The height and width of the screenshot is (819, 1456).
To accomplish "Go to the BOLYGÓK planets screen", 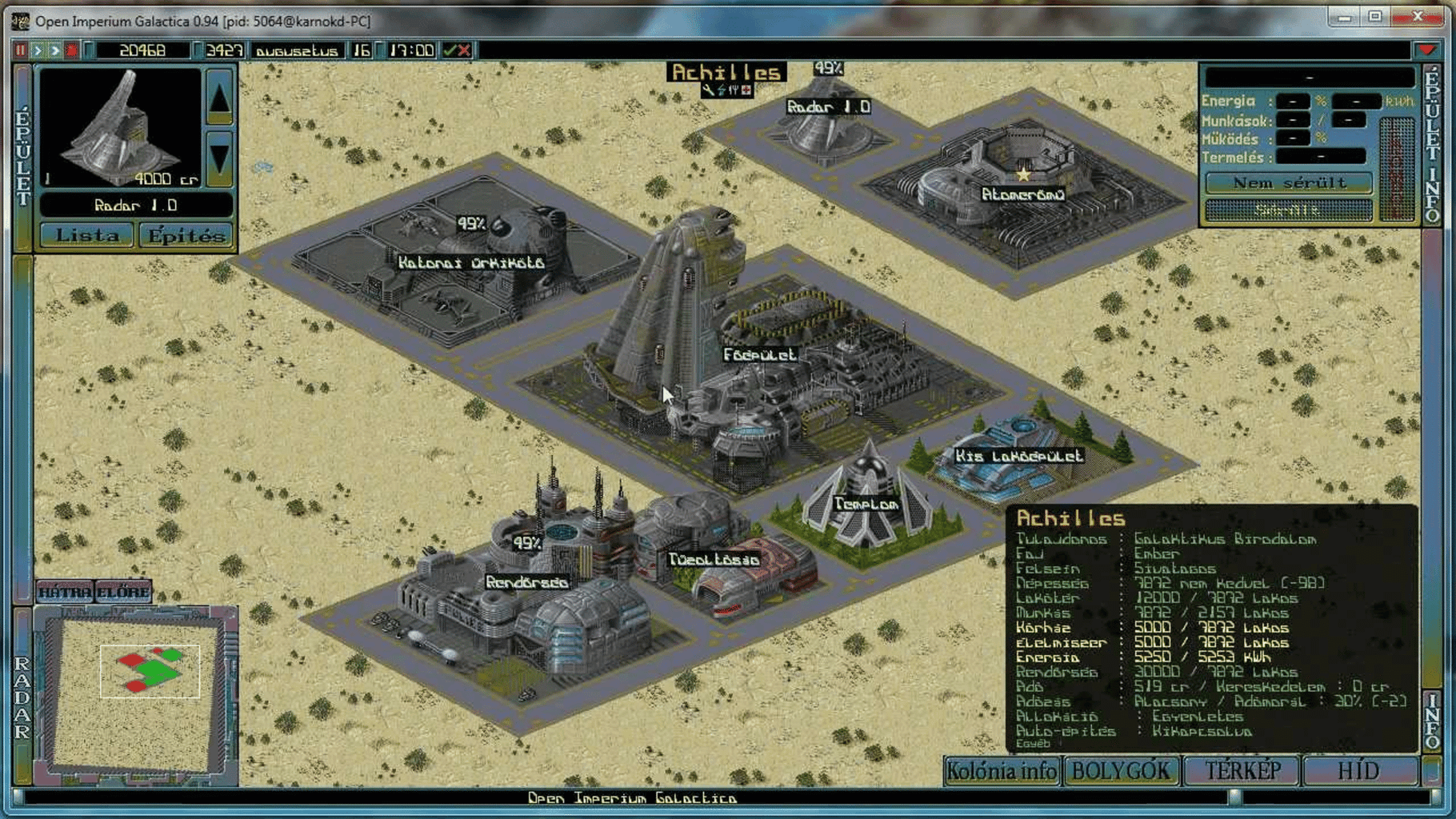I will coord(1121,771).
